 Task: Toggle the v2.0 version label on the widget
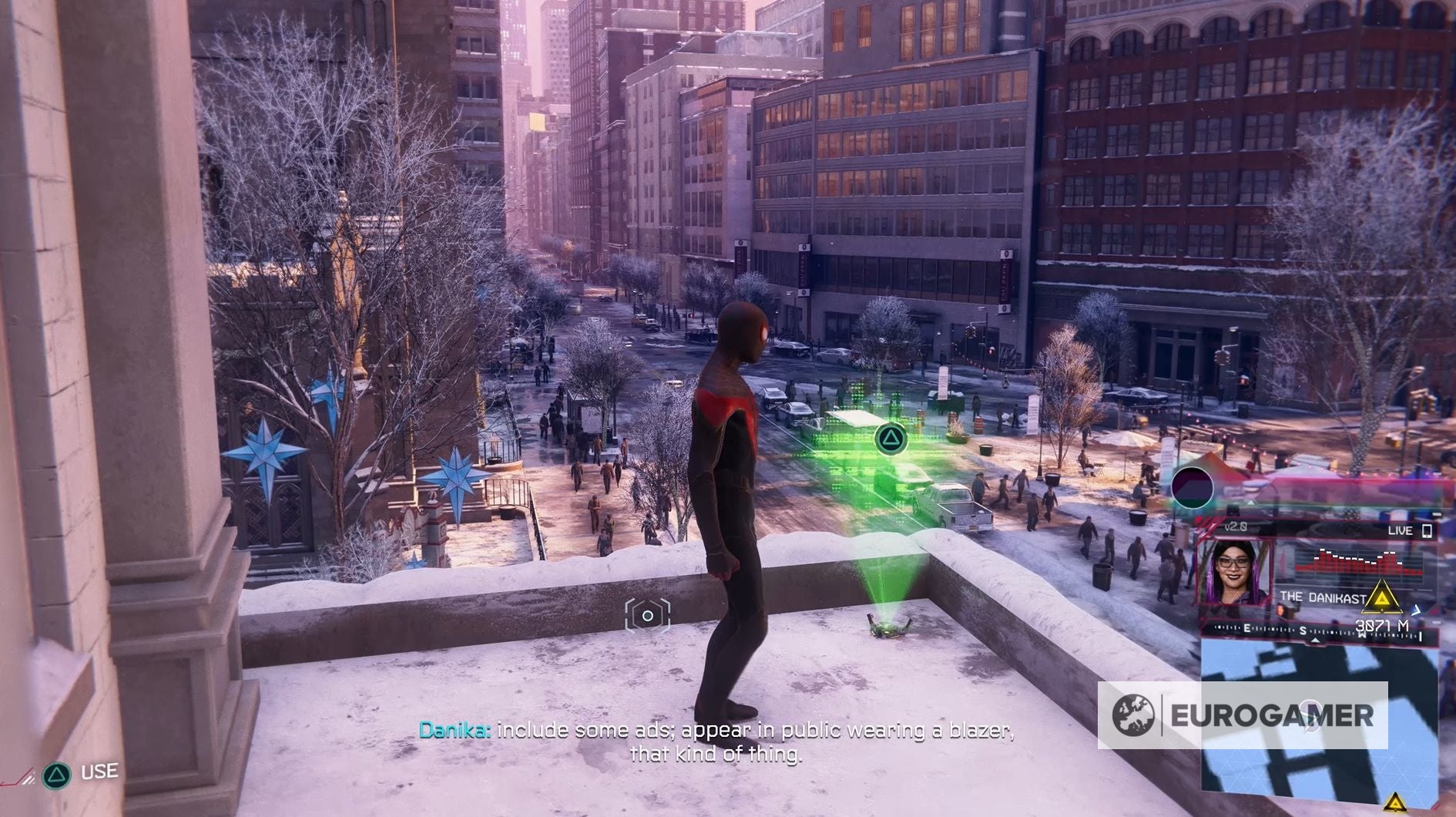point(1235,526)
